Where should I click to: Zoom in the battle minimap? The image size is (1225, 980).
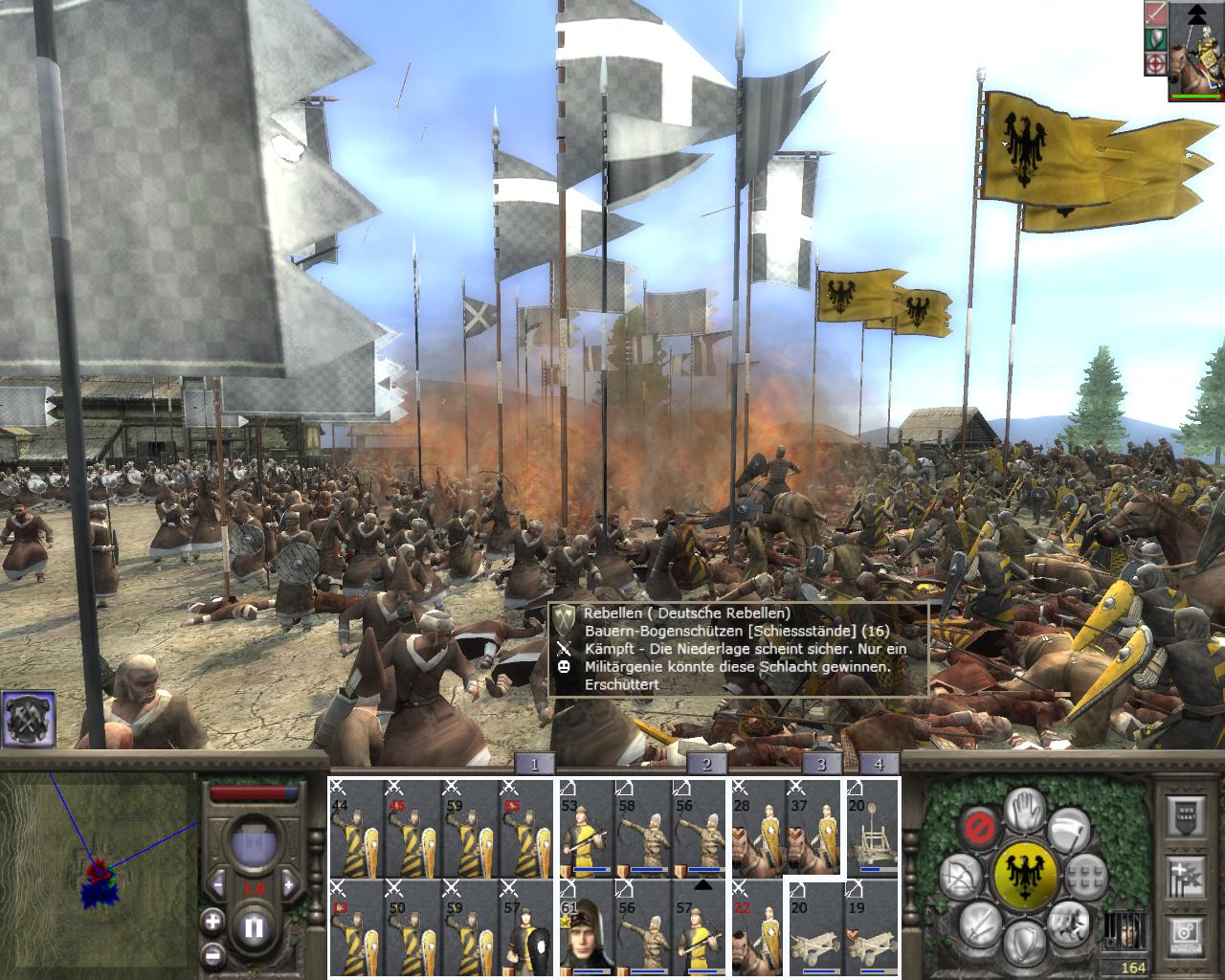click(212, 924)
